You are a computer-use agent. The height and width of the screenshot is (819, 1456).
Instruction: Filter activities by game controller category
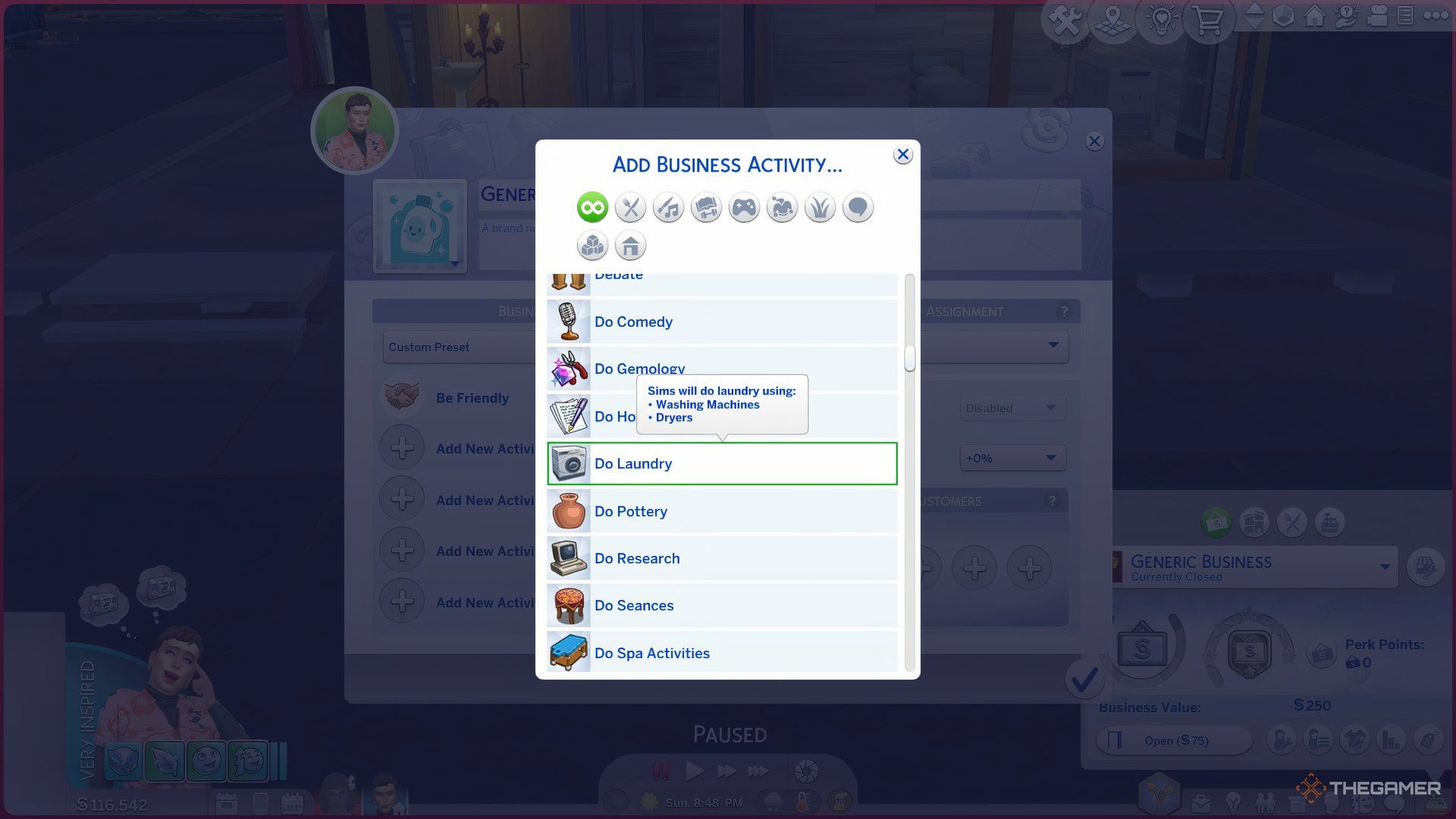pyautogui.click(x=744, y=208)
